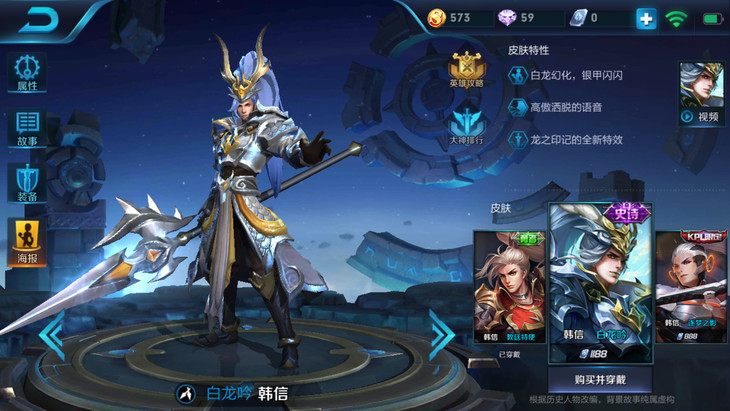Click 购买并穿戴 to buy and equip
The image size is (730, 411).
(x=599, y=380)
